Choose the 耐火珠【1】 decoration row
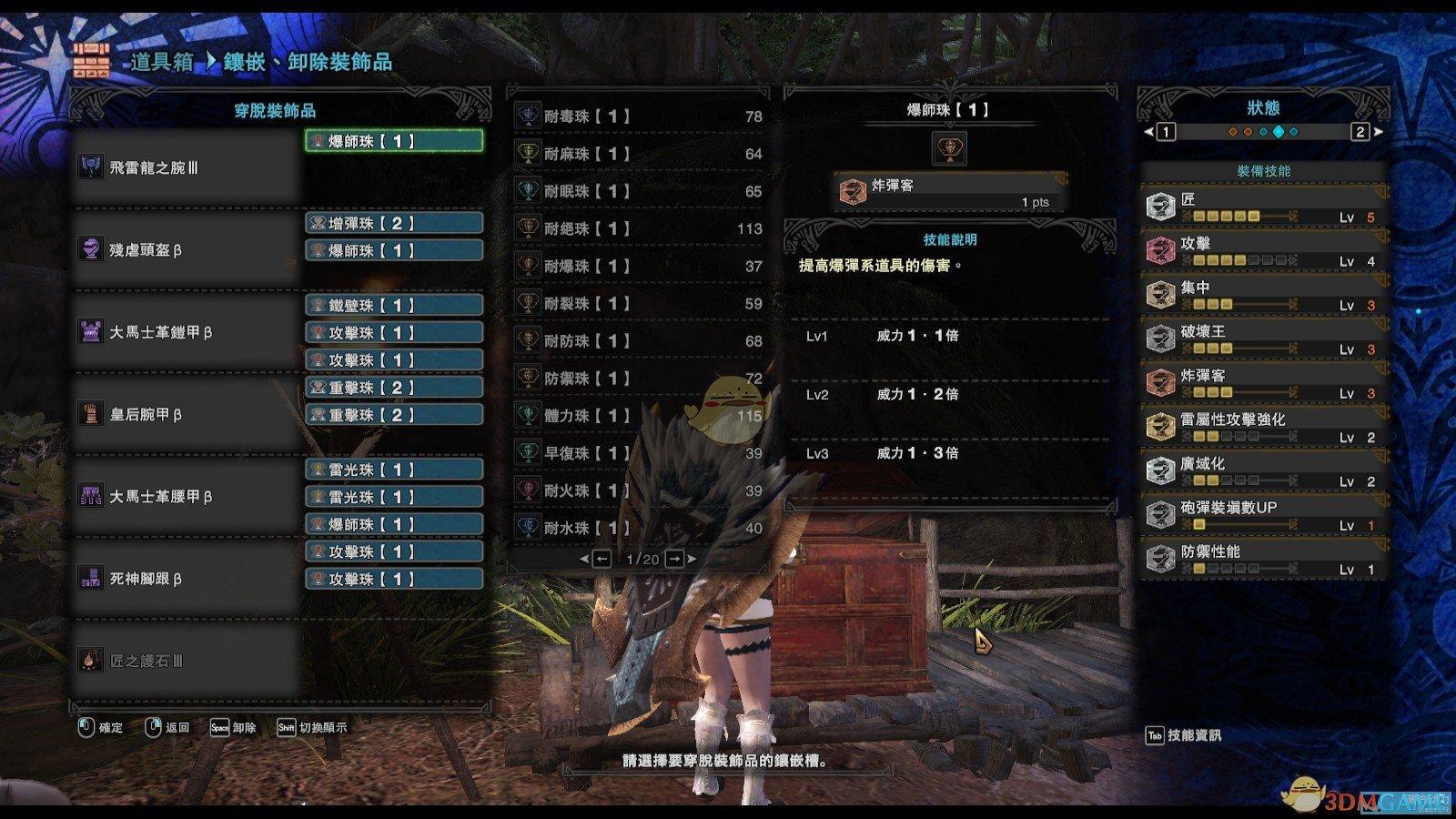The image size is (1456, 819). click(639, 490)
